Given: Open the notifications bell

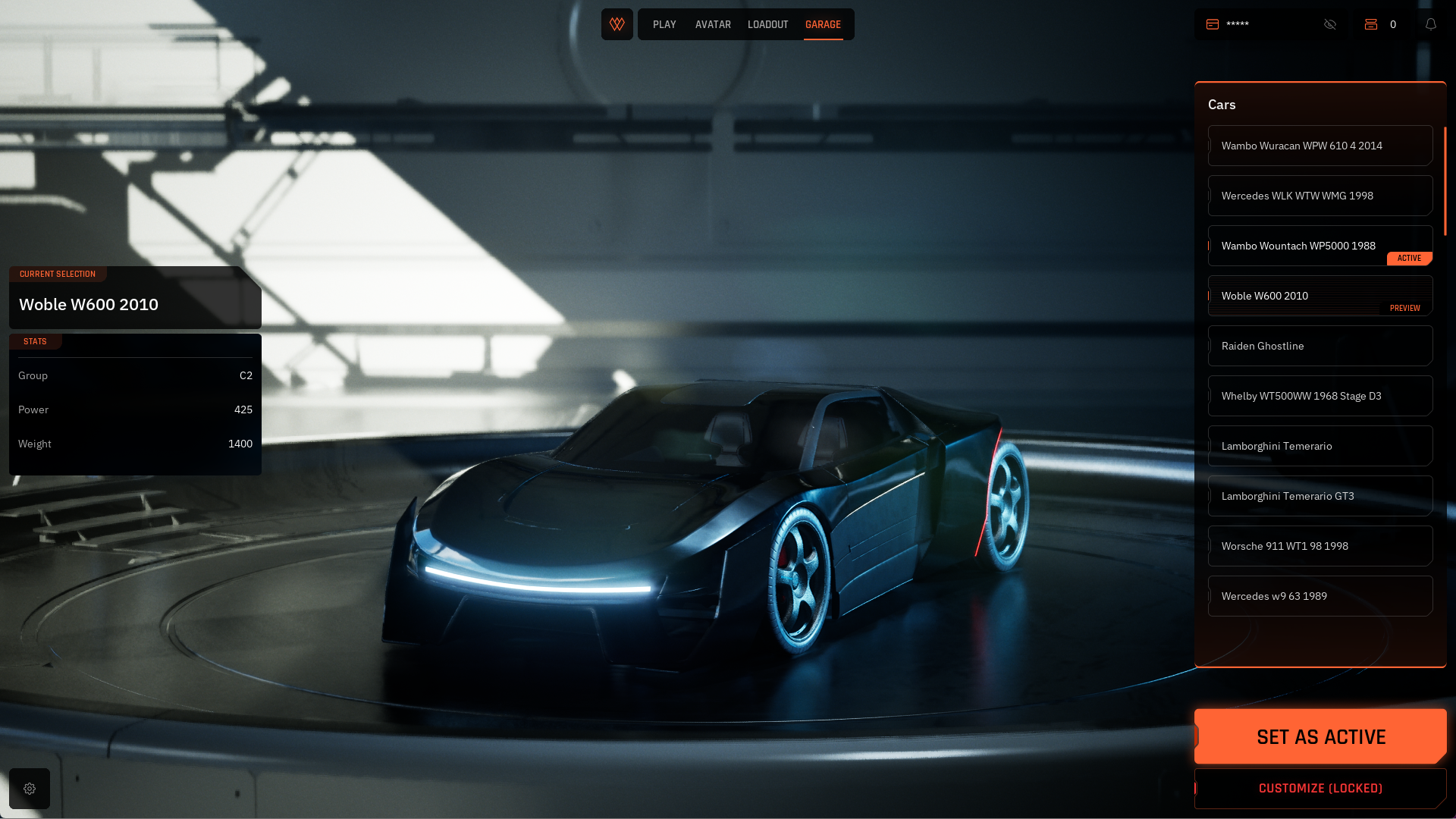Looking at the screenshot, I should (x=1431, y=24).
